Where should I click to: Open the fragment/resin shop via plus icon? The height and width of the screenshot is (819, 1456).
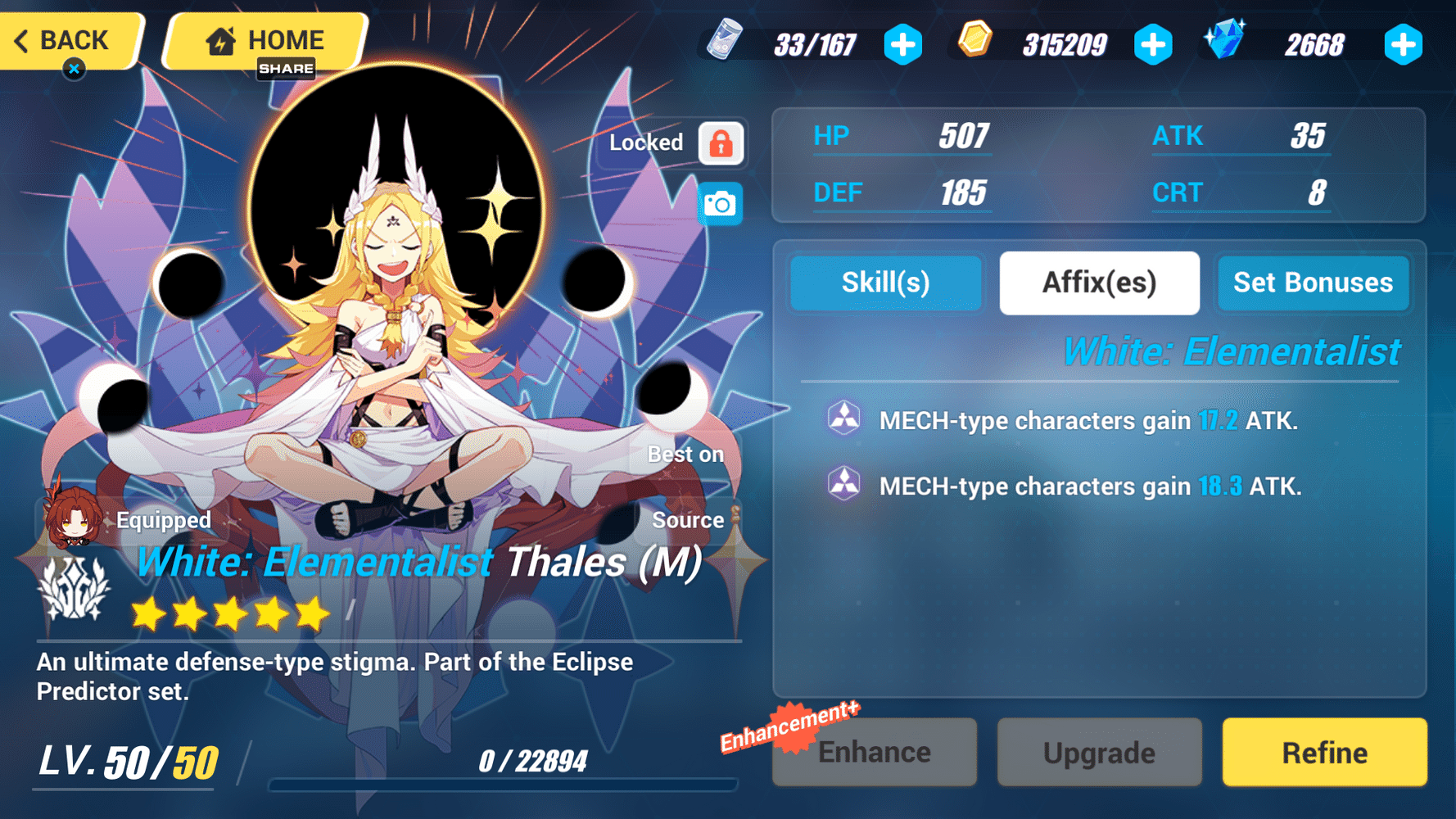[903, 45]
